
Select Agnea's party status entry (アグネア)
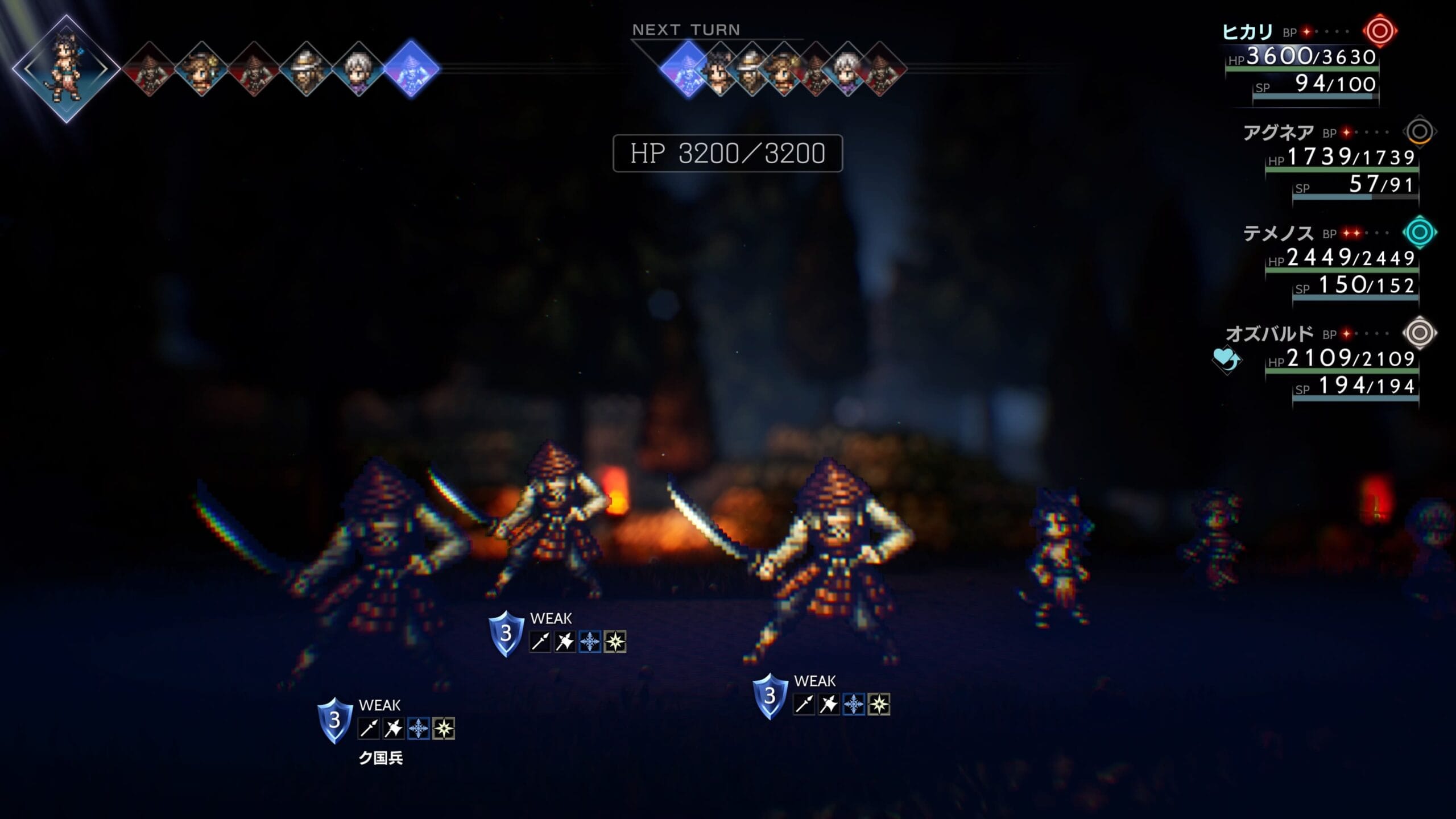click(1277, 133)
